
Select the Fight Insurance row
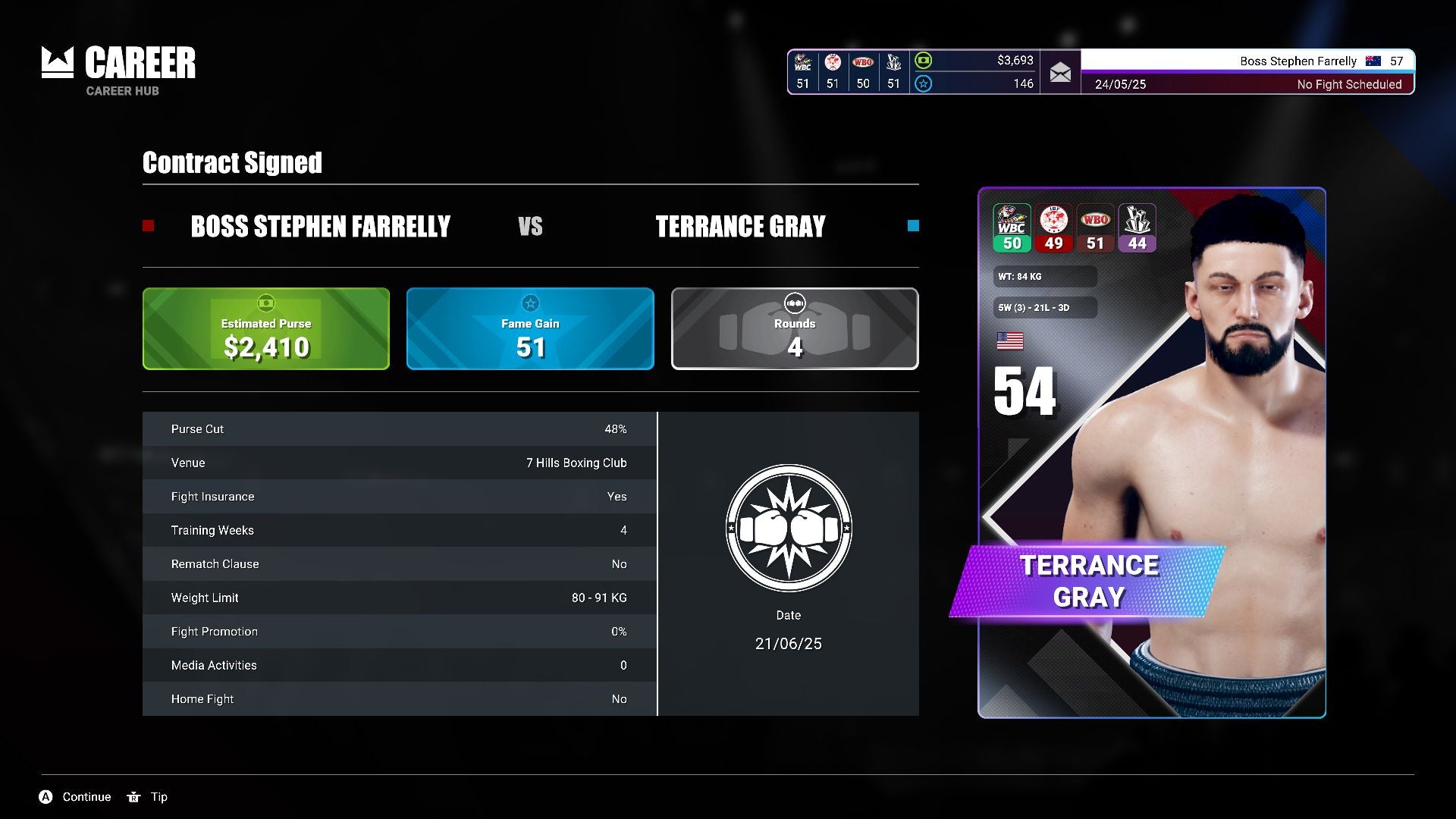[399, 497]
